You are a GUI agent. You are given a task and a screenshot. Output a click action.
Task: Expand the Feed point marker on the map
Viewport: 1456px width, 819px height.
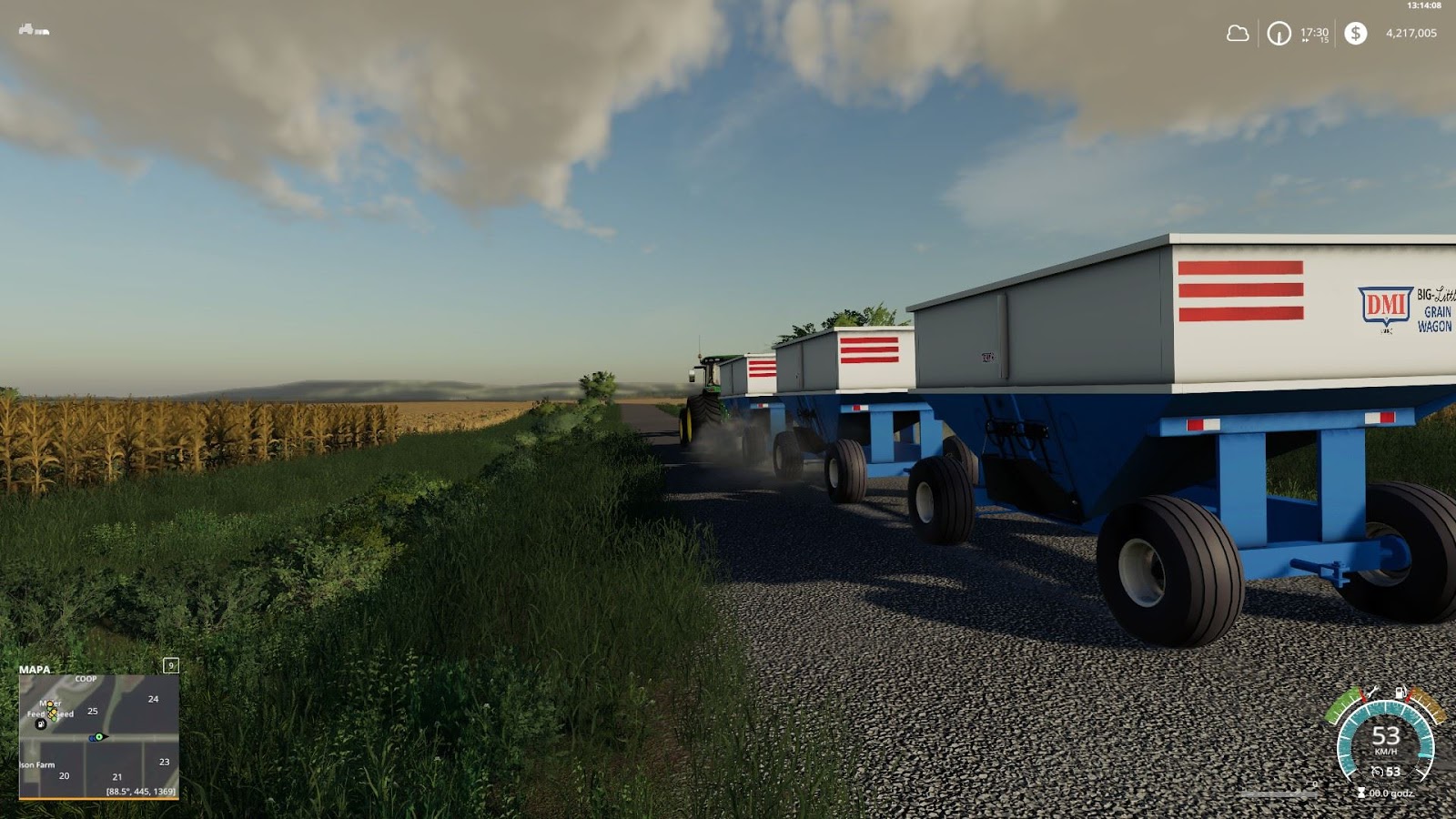(36, 713)
